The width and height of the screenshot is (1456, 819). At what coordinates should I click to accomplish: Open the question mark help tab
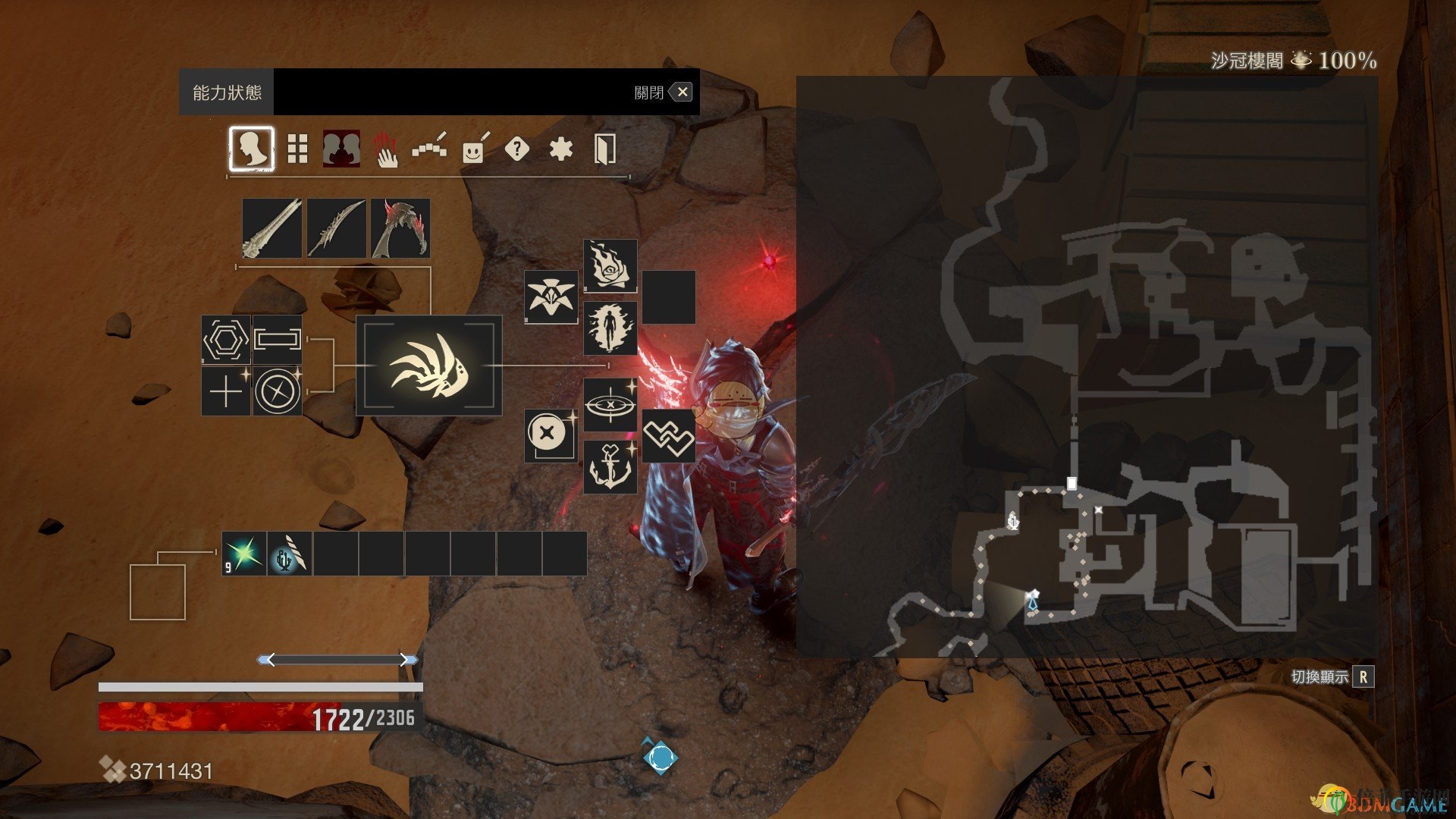click(516, 149)
